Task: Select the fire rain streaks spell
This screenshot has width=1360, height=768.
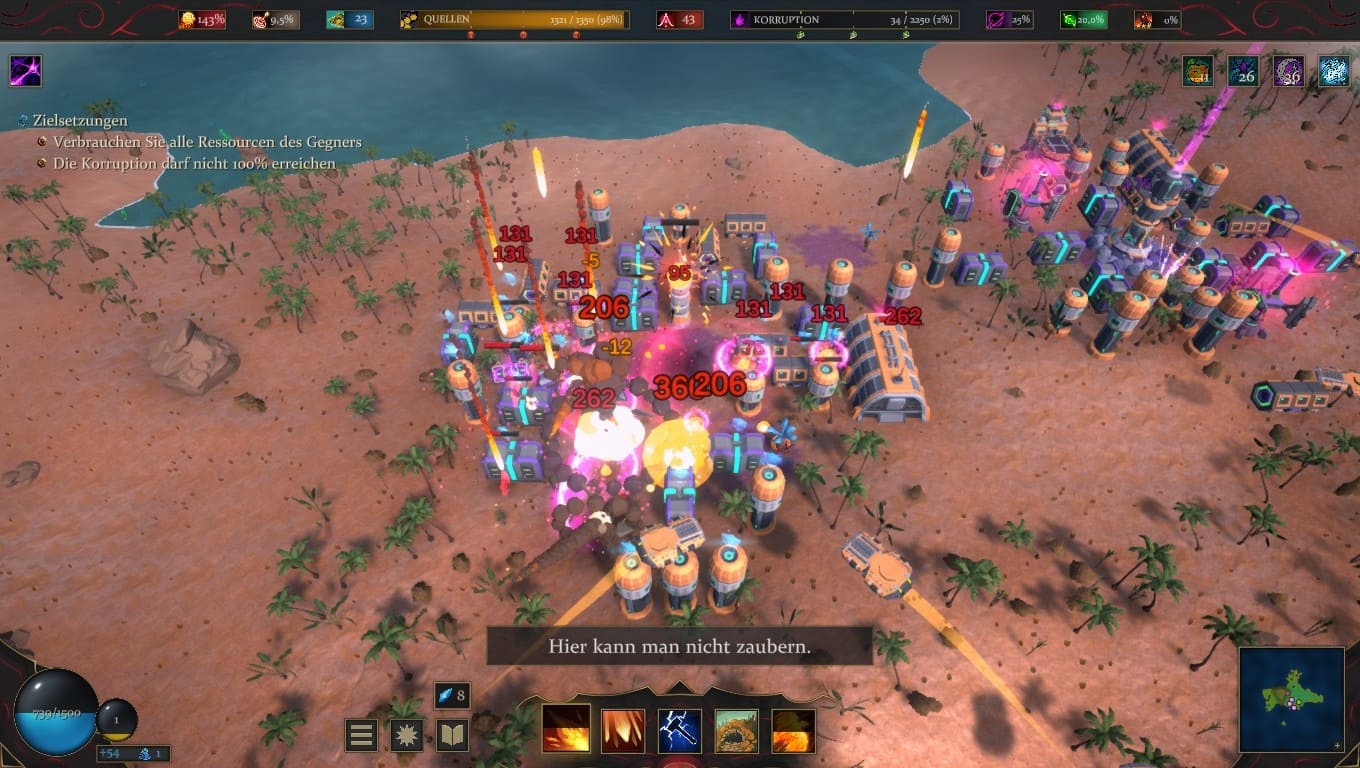Action: pos(622,731)
